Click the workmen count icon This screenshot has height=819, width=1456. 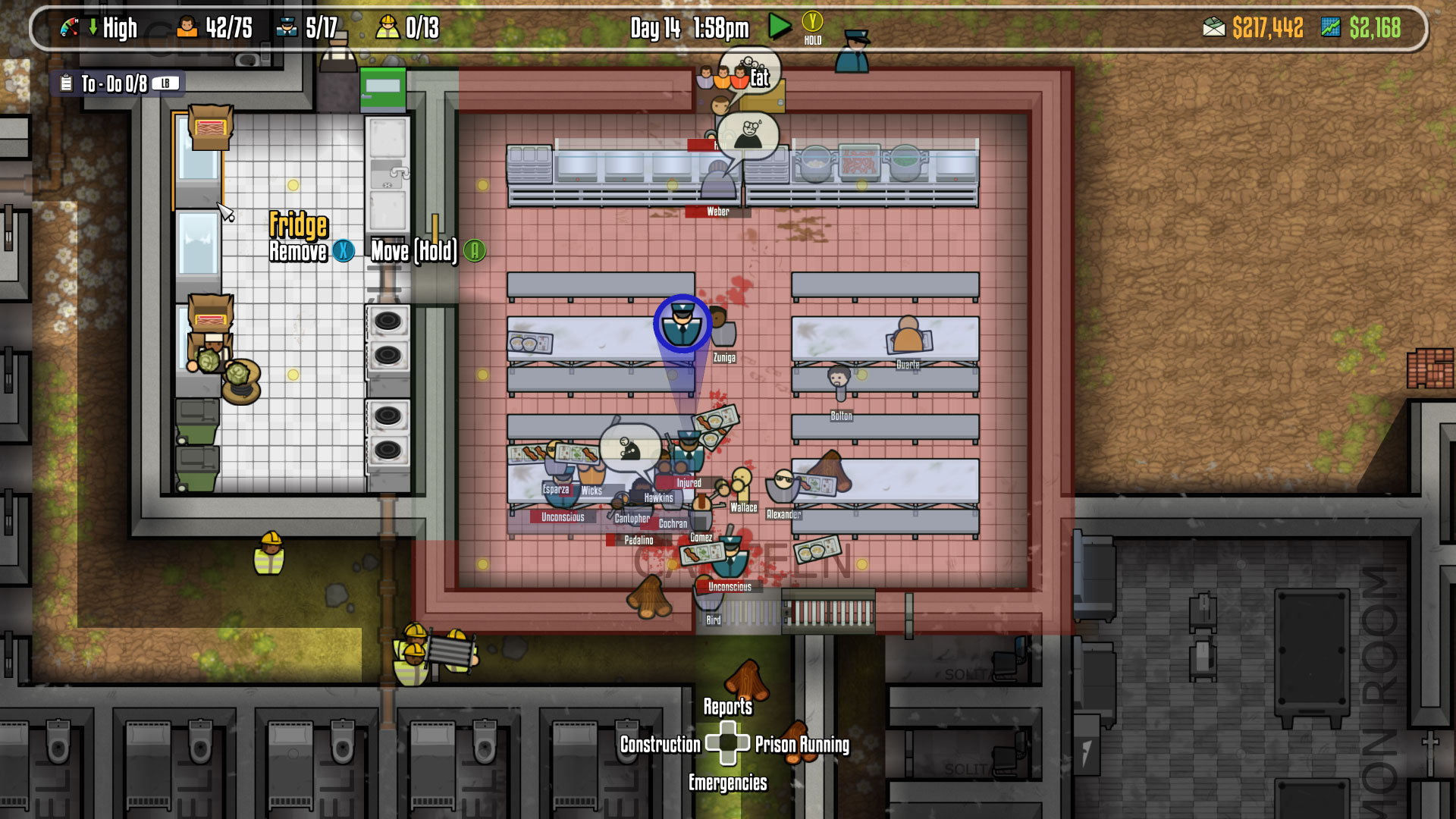coord(388,28)
